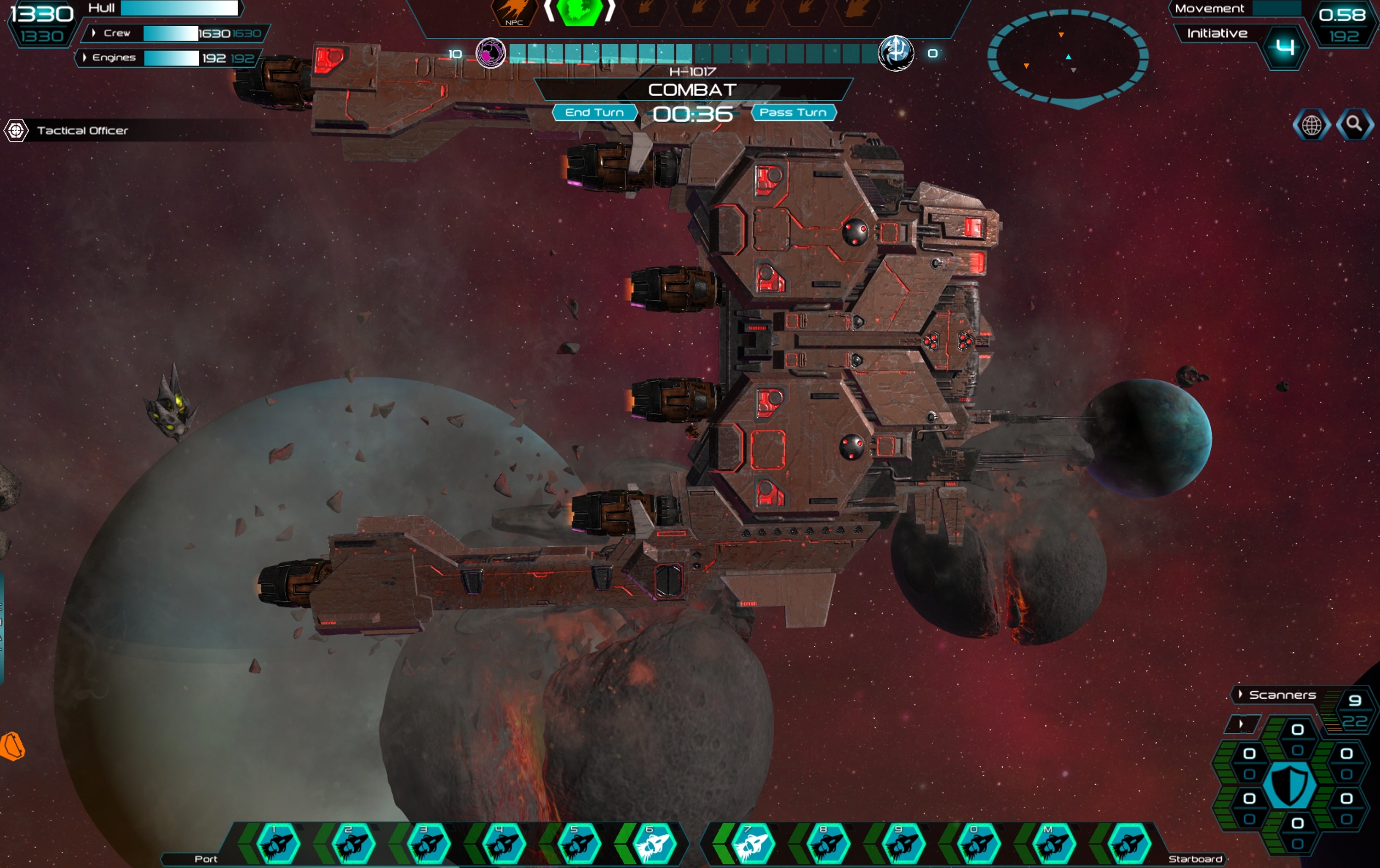Click the Pass Turn button

coord(793,112)
